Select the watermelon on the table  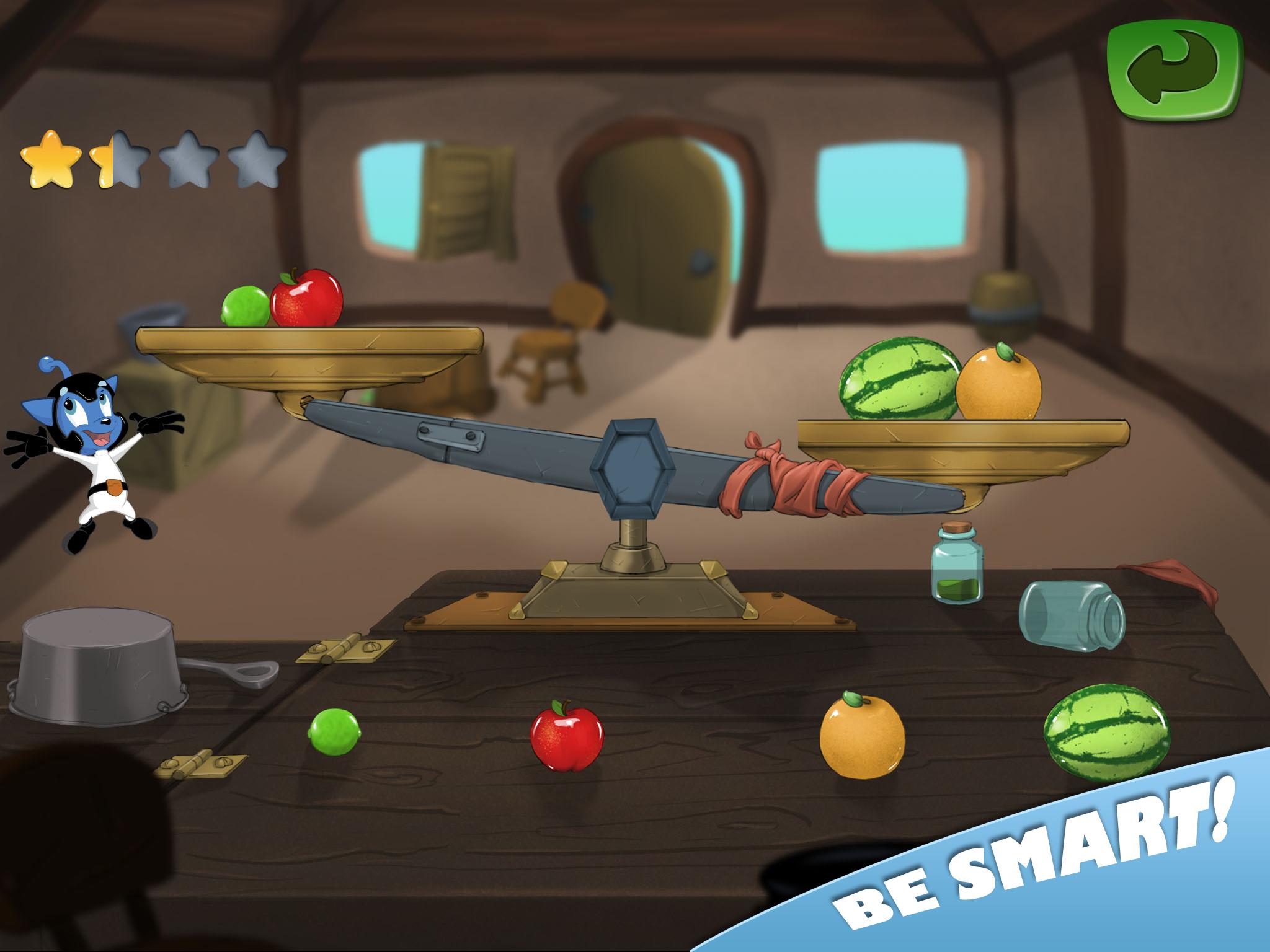[1108, 731]
